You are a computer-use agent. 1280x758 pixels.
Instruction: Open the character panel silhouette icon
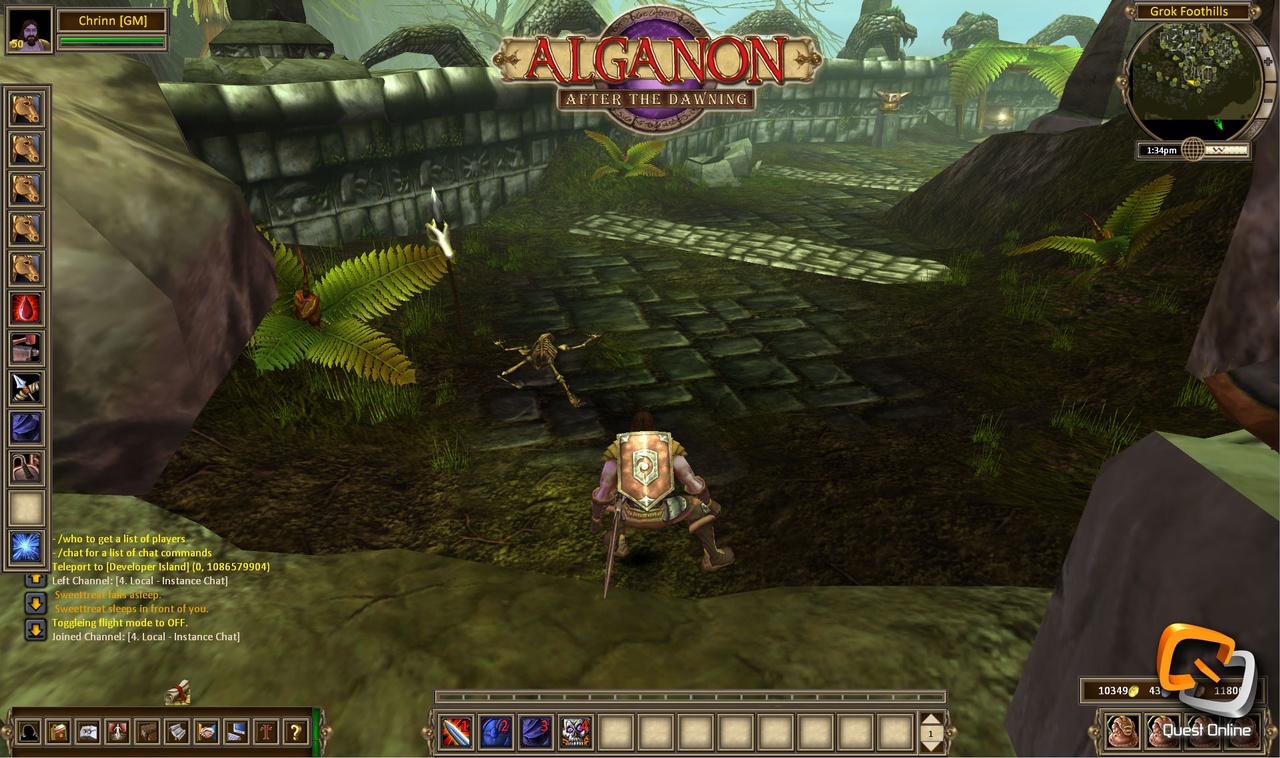click(29, 730)
